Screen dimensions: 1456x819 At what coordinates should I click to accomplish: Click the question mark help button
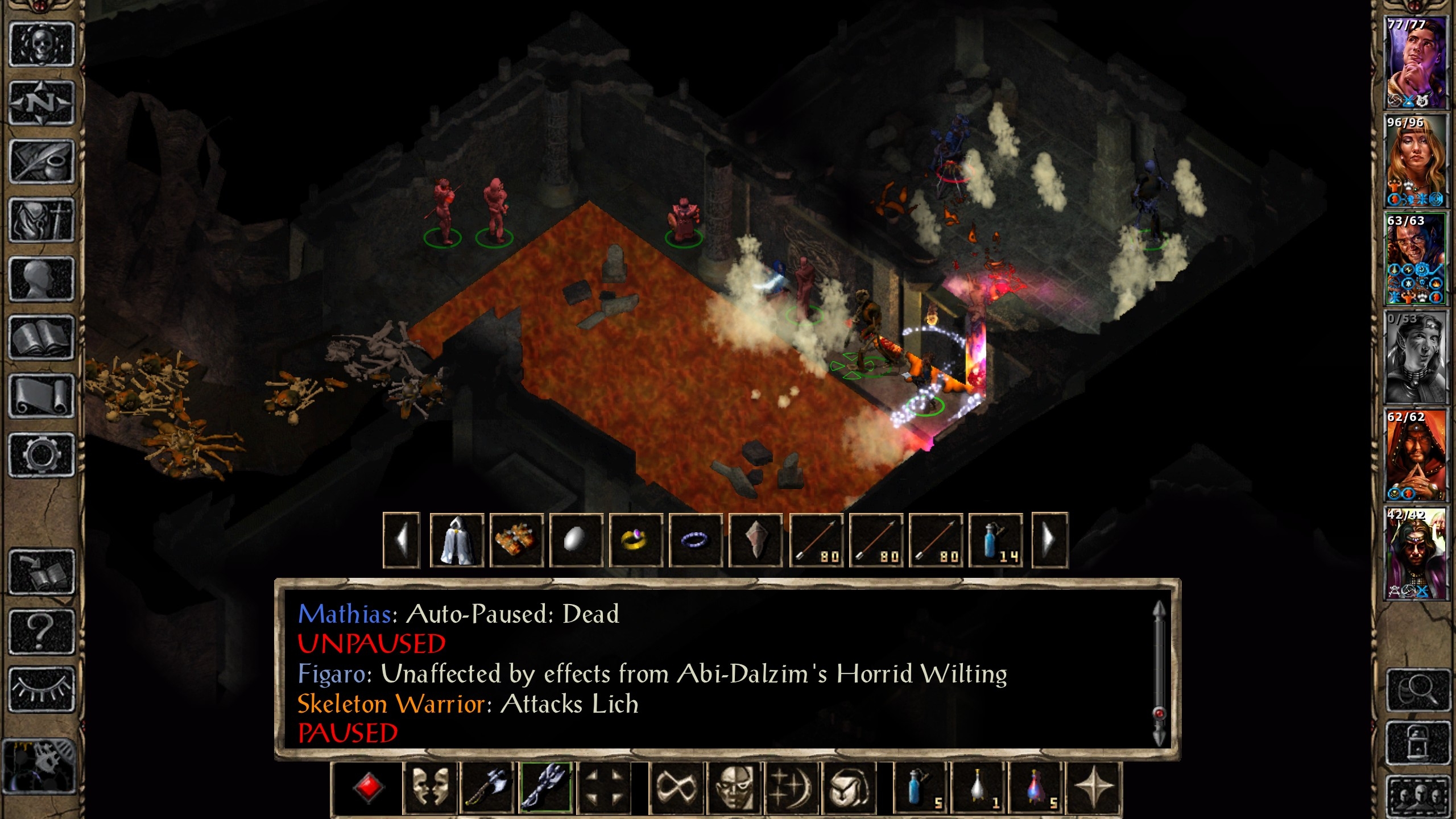point(42,631)
